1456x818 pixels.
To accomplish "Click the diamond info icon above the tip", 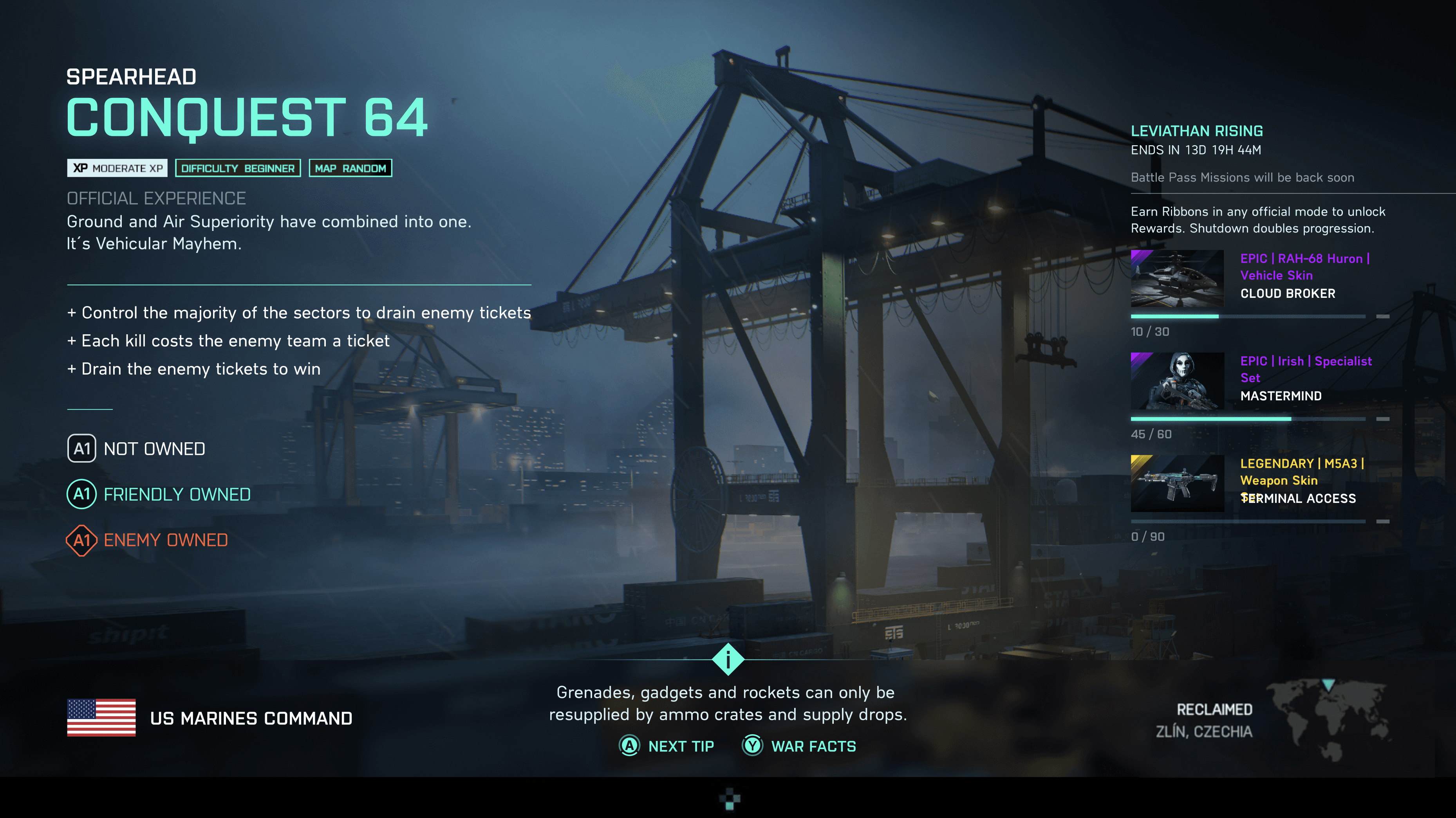I will coord(728,659).
